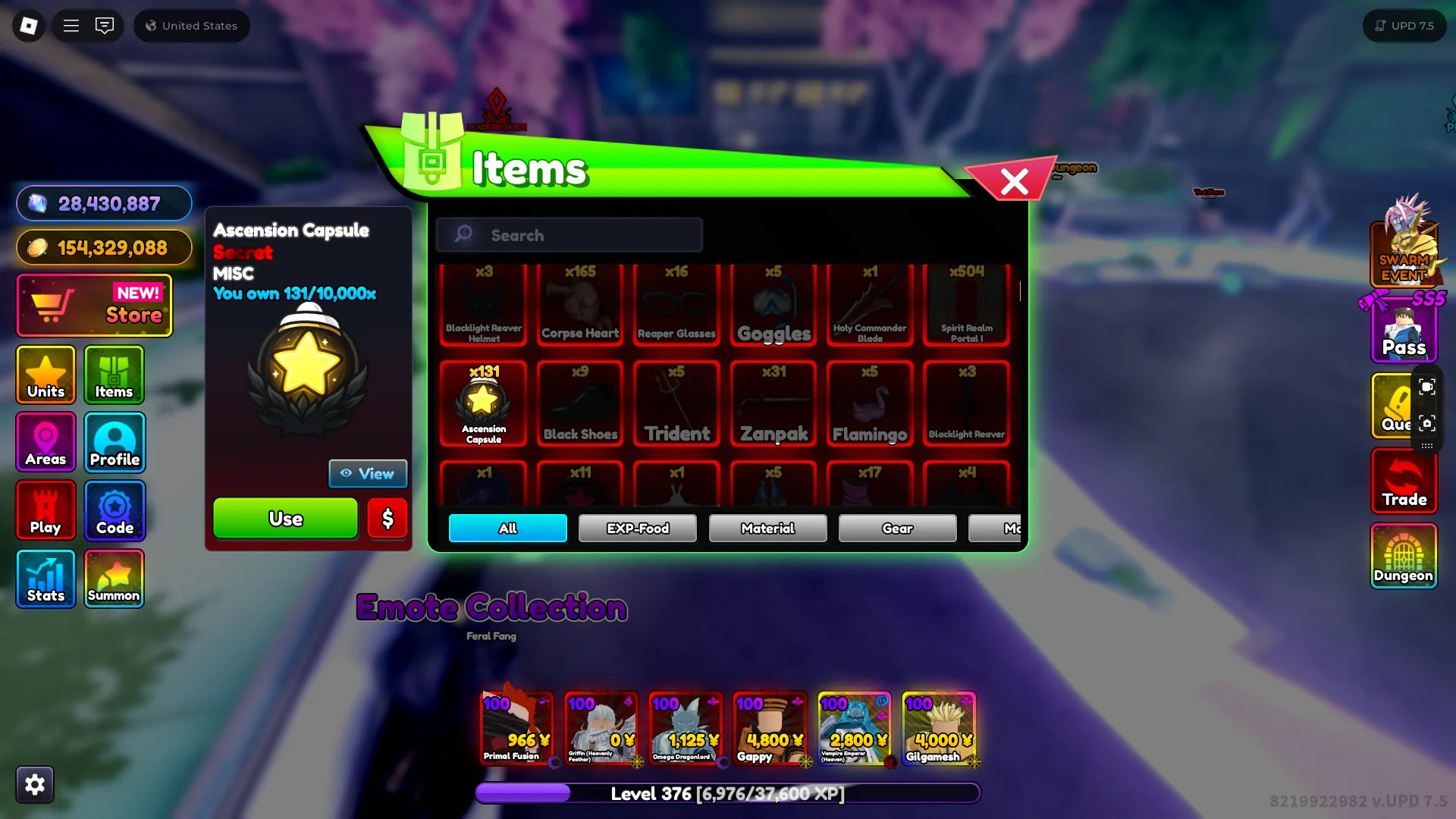Select the Ascension Capsule in the grid
Image resolution: width=1456 pixels, height=819 pixels.
[x=483, y=402]
